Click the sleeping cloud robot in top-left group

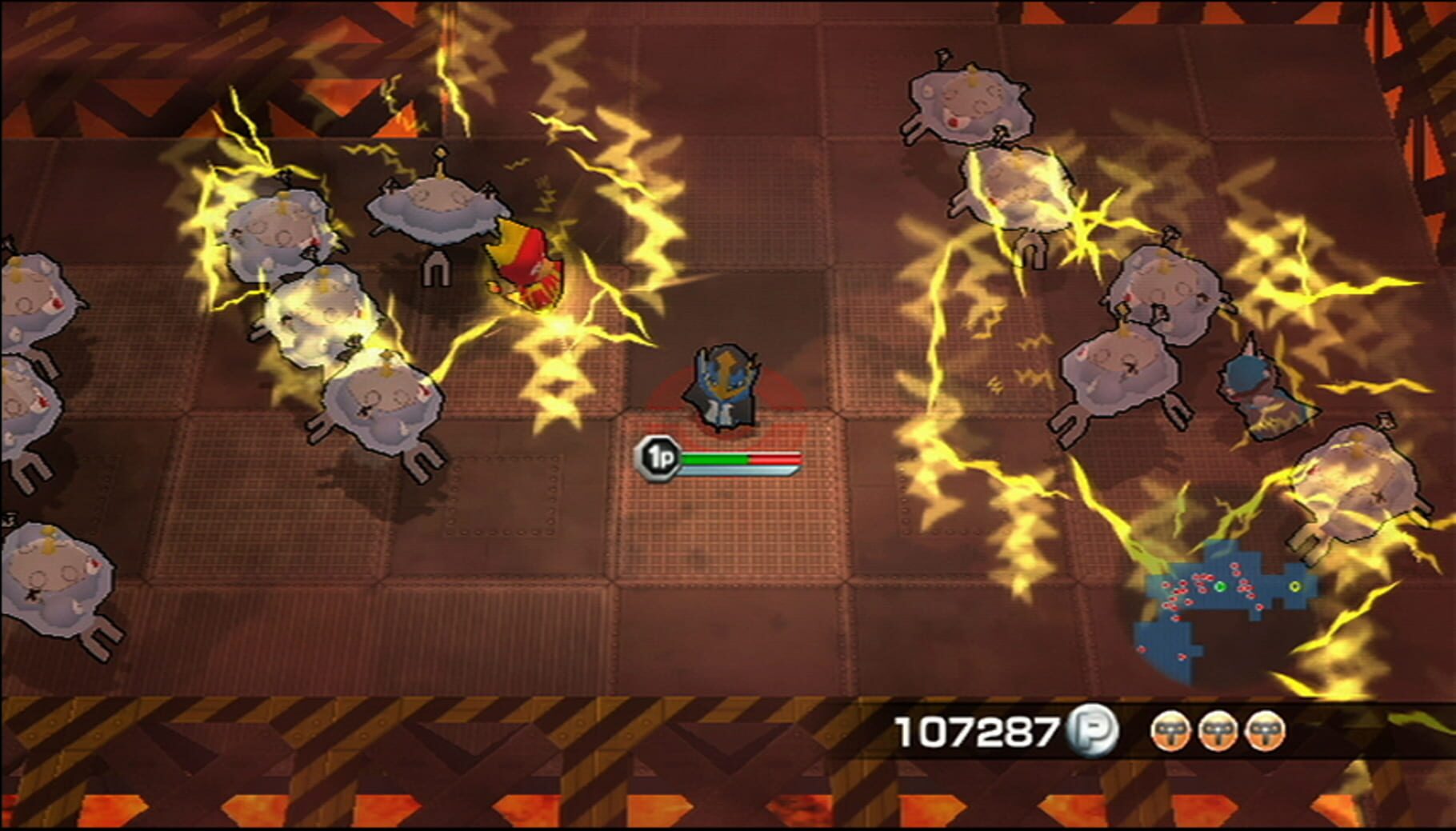click(276, 232)
